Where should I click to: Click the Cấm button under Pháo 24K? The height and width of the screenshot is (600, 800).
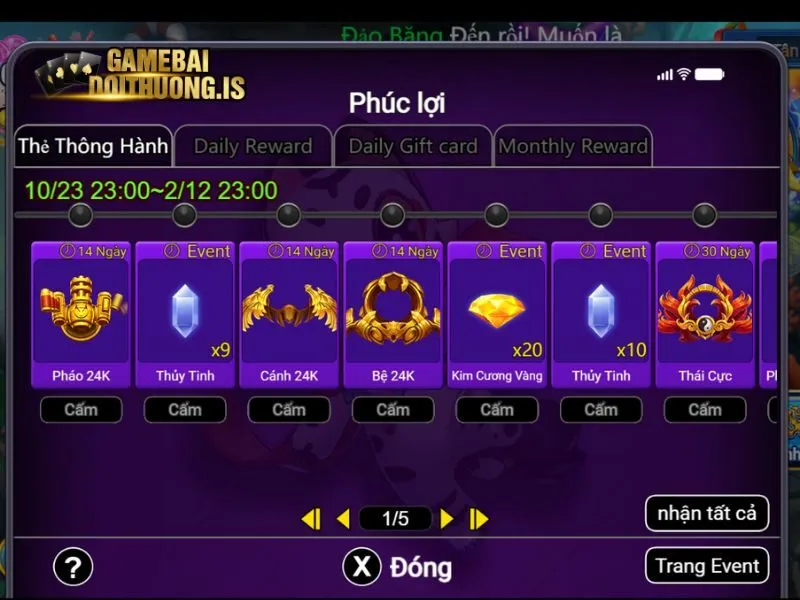[x=81, y=410]
